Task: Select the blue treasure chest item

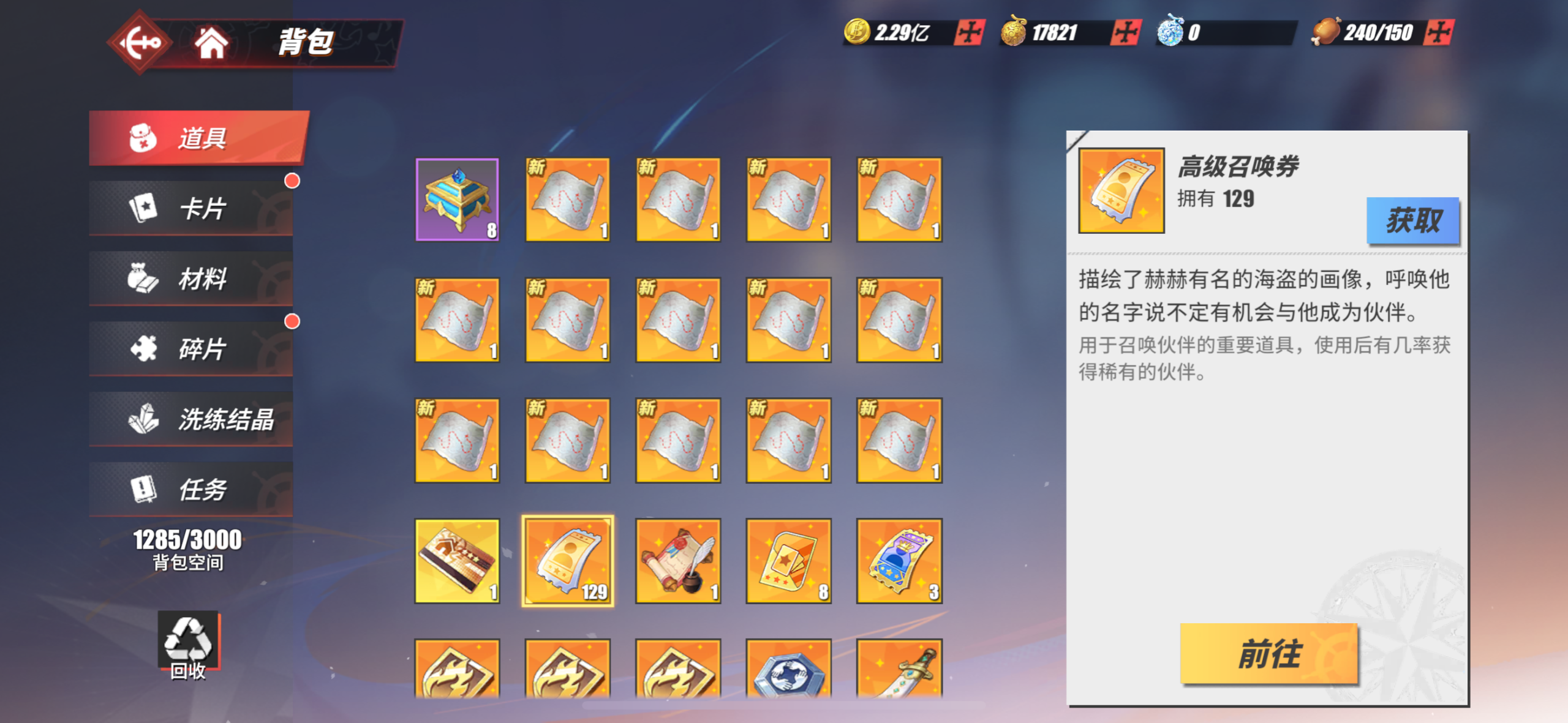Action: [457, 200]
